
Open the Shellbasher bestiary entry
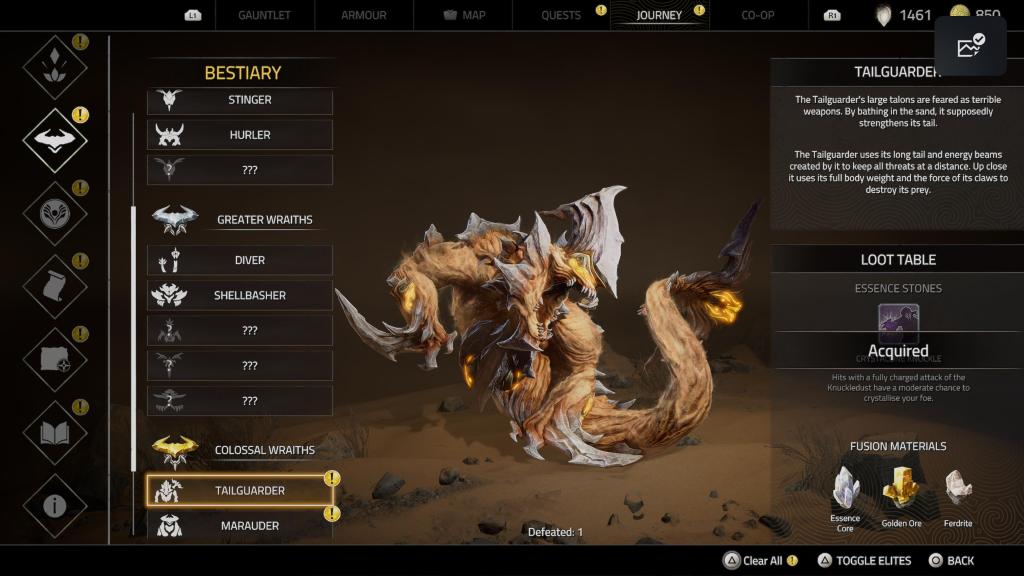tap(240, 295)
